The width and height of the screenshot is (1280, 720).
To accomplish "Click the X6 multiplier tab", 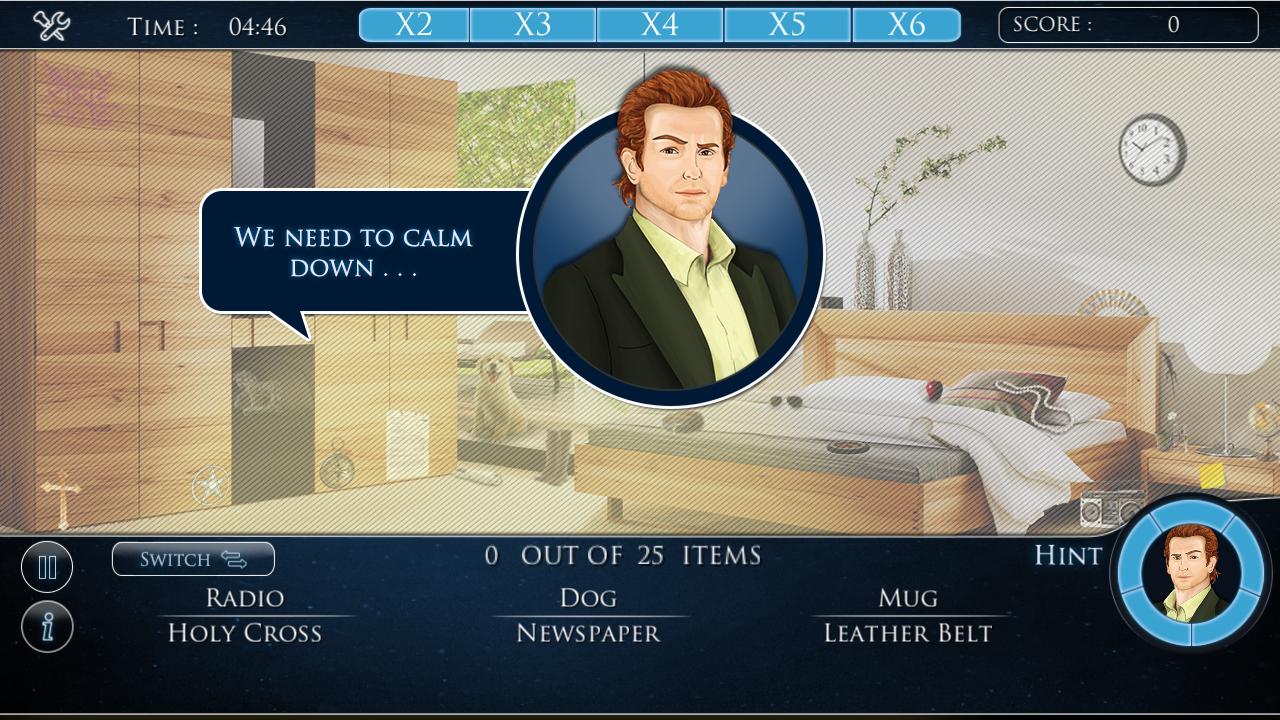I will coord(907,23).
